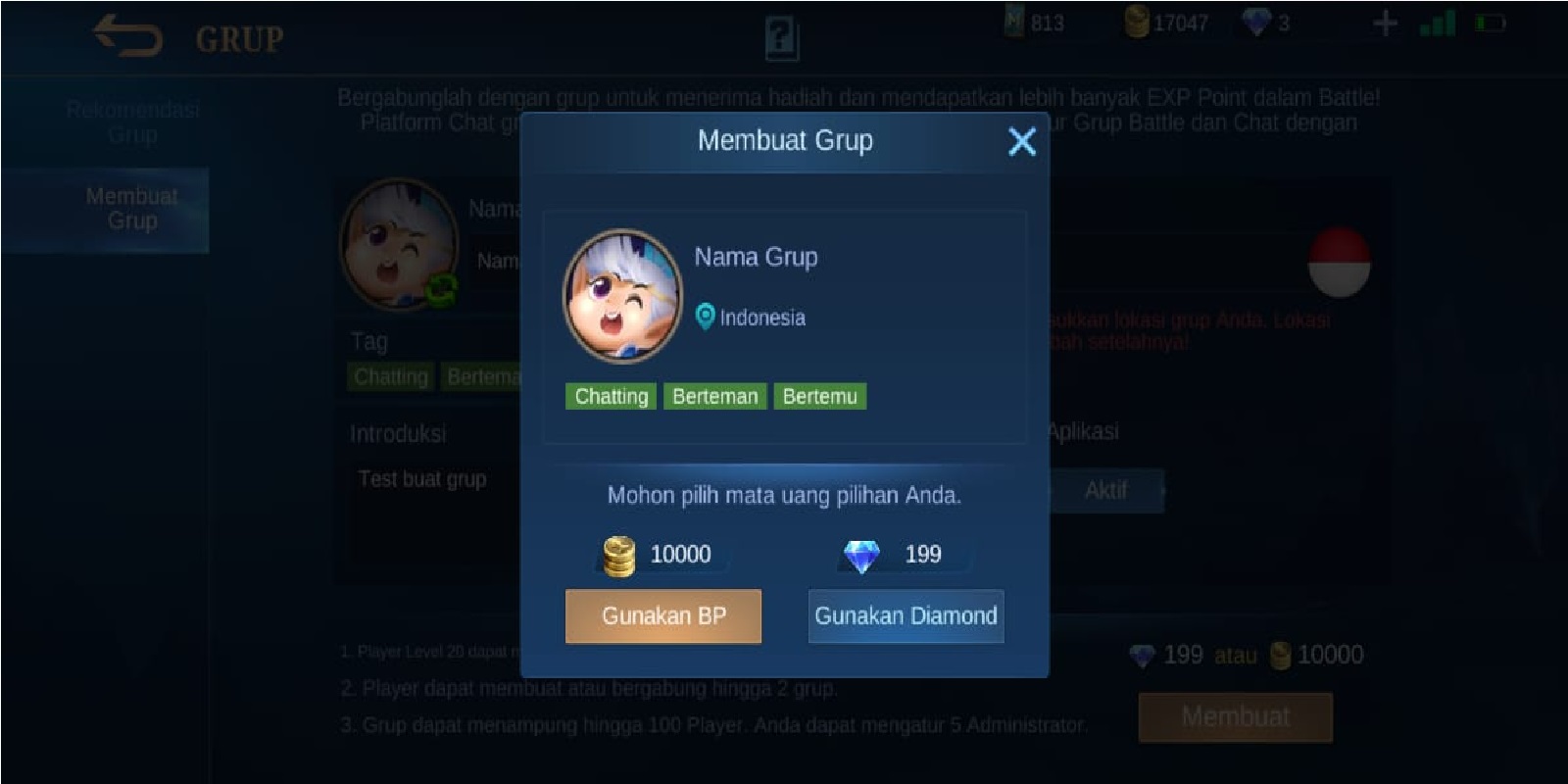
Task: Select the Chatting tag
Action: click(610, 396)
